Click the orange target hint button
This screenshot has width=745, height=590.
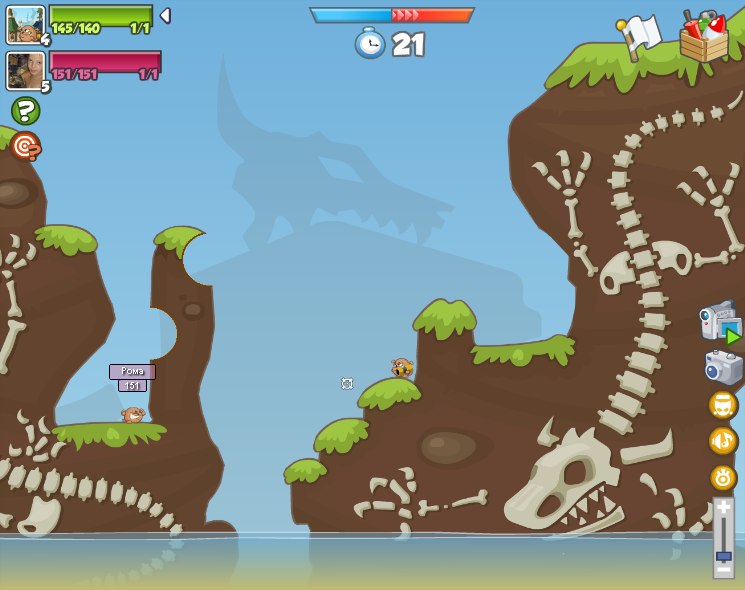[x=25, y=146]
